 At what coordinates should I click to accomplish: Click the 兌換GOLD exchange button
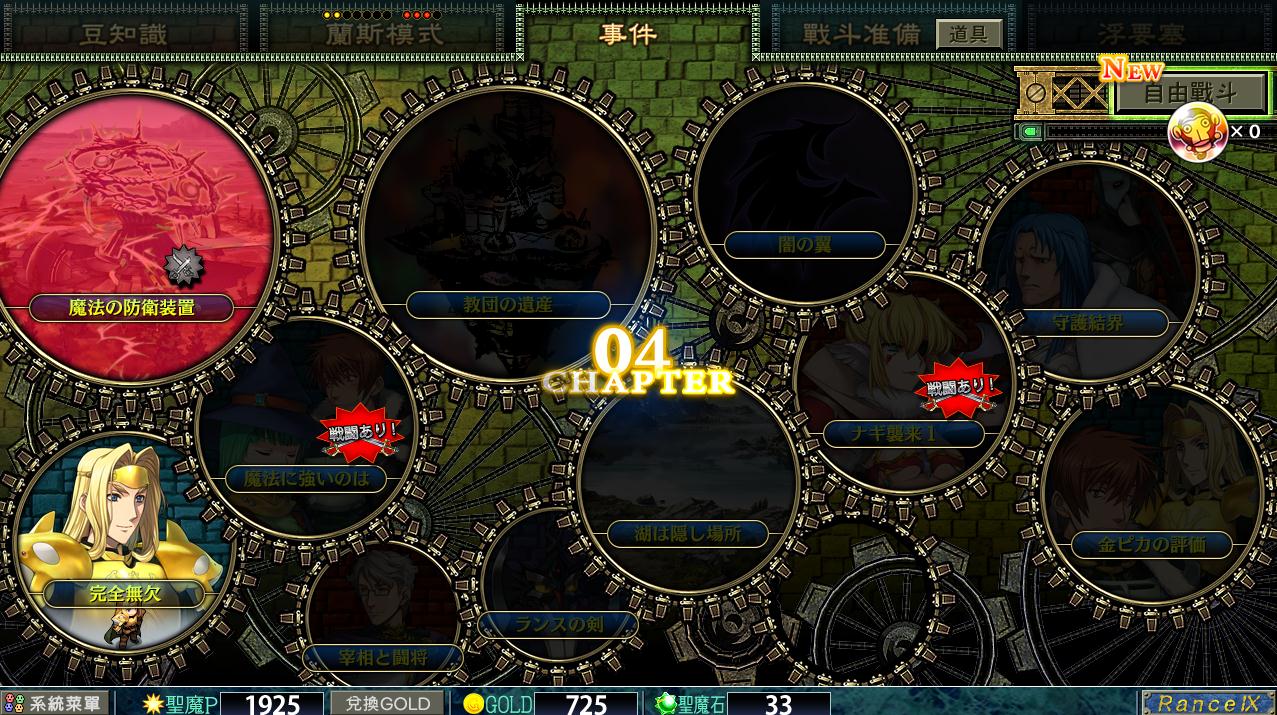[387, 703]
